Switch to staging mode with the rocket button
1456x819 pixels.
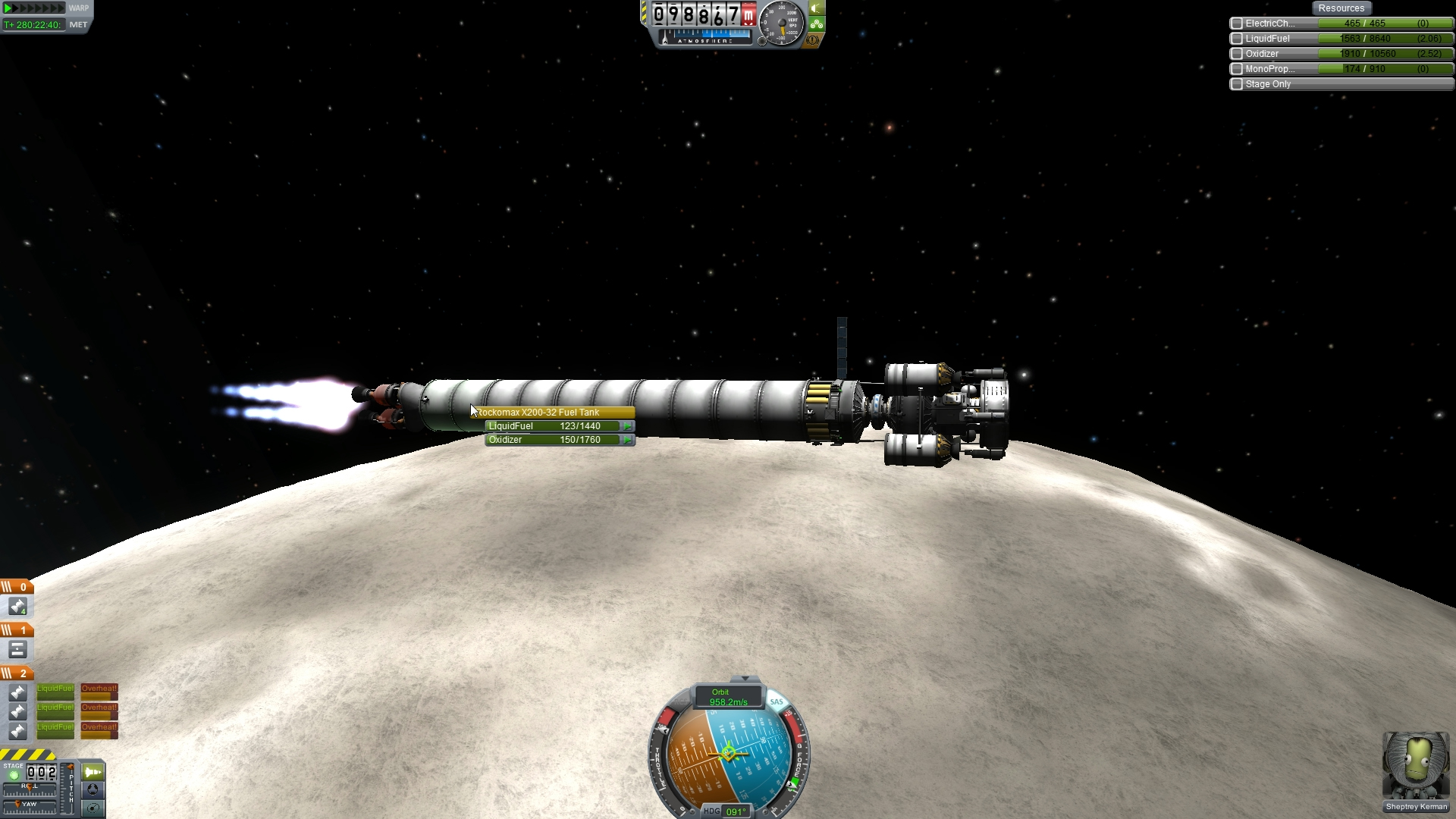click(x=93, y=772)
